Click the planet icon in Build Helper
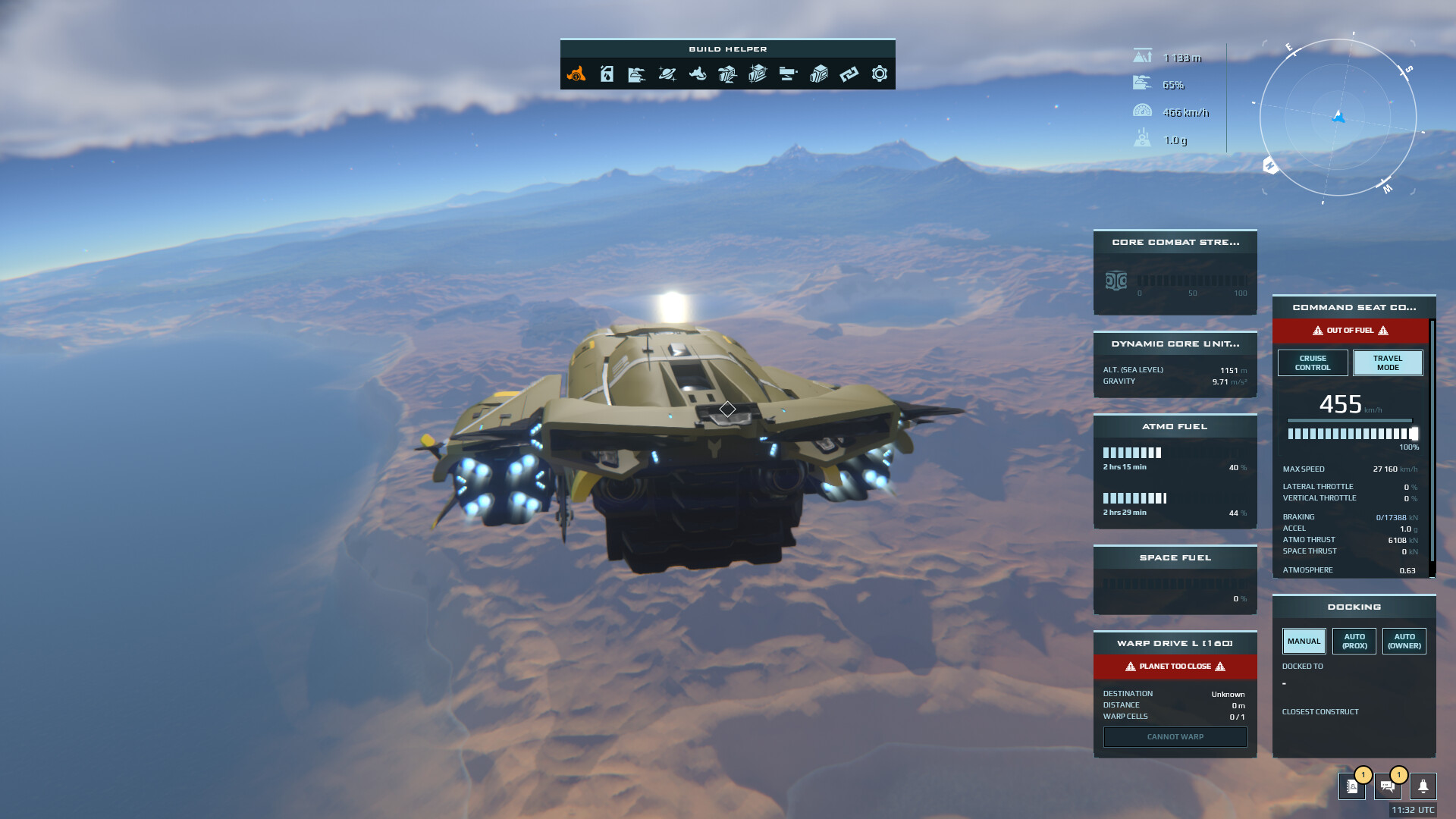The width and height of the screenshot is (1456, 819). click(x=668, y=74)
